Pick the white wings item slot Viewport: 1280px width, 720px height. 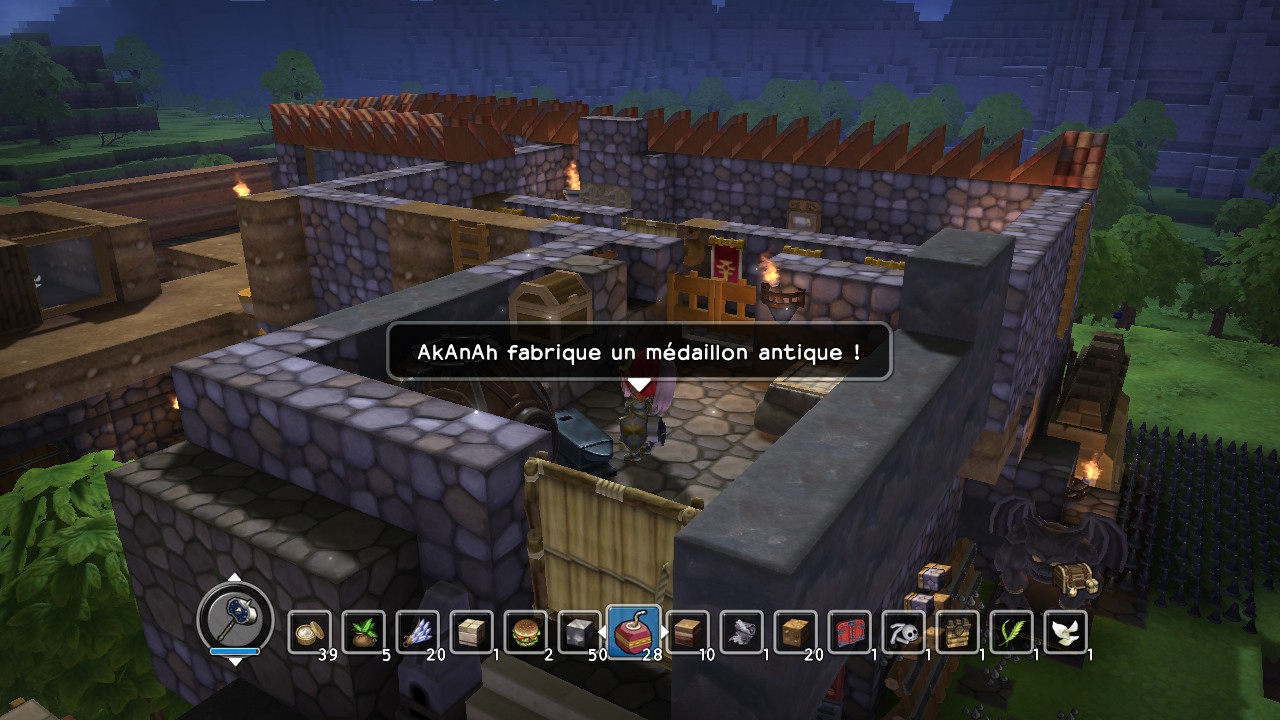click(1065, 632)
